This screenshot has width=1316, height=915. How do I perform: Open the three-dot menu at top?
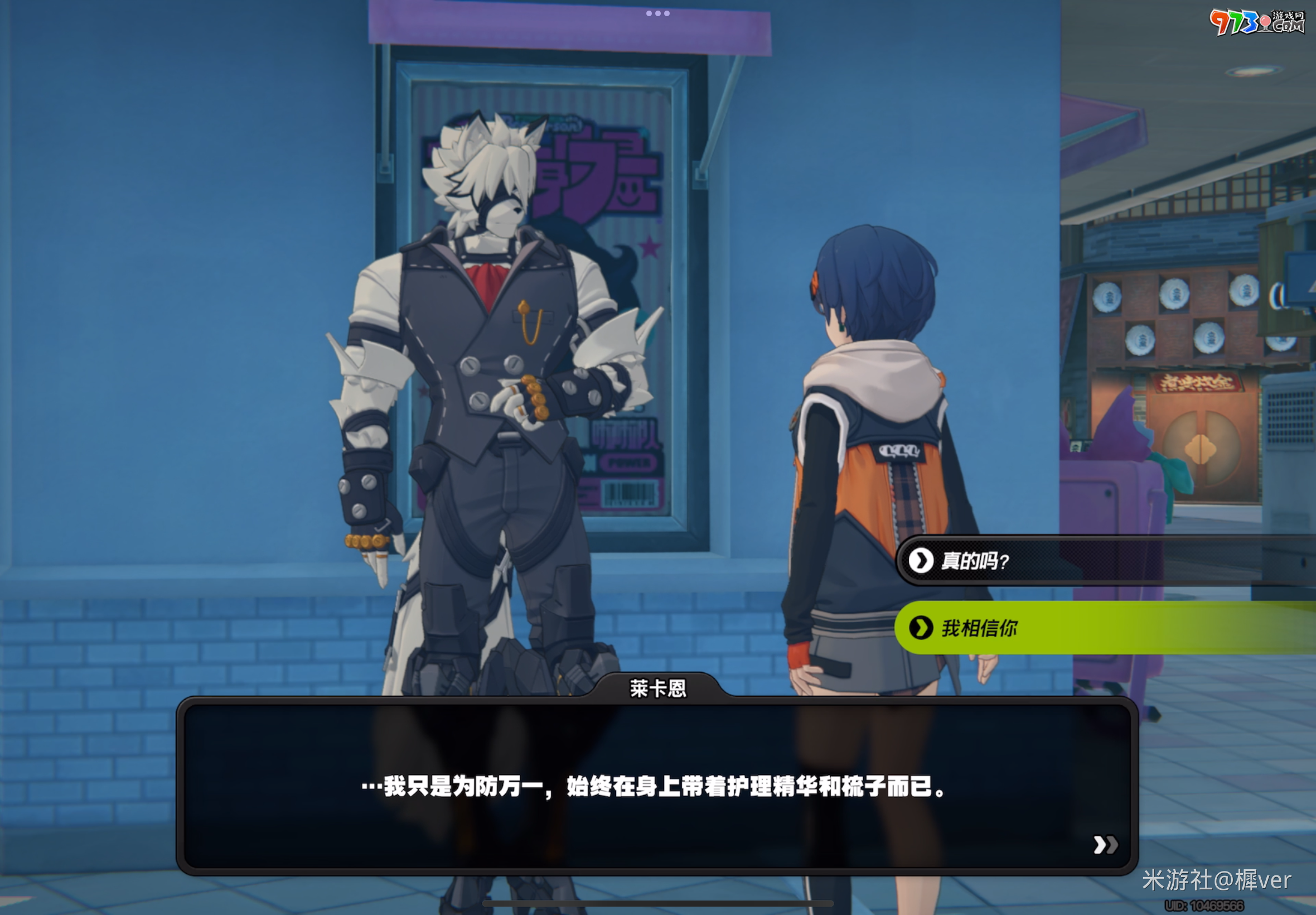(x=657, y=13)
